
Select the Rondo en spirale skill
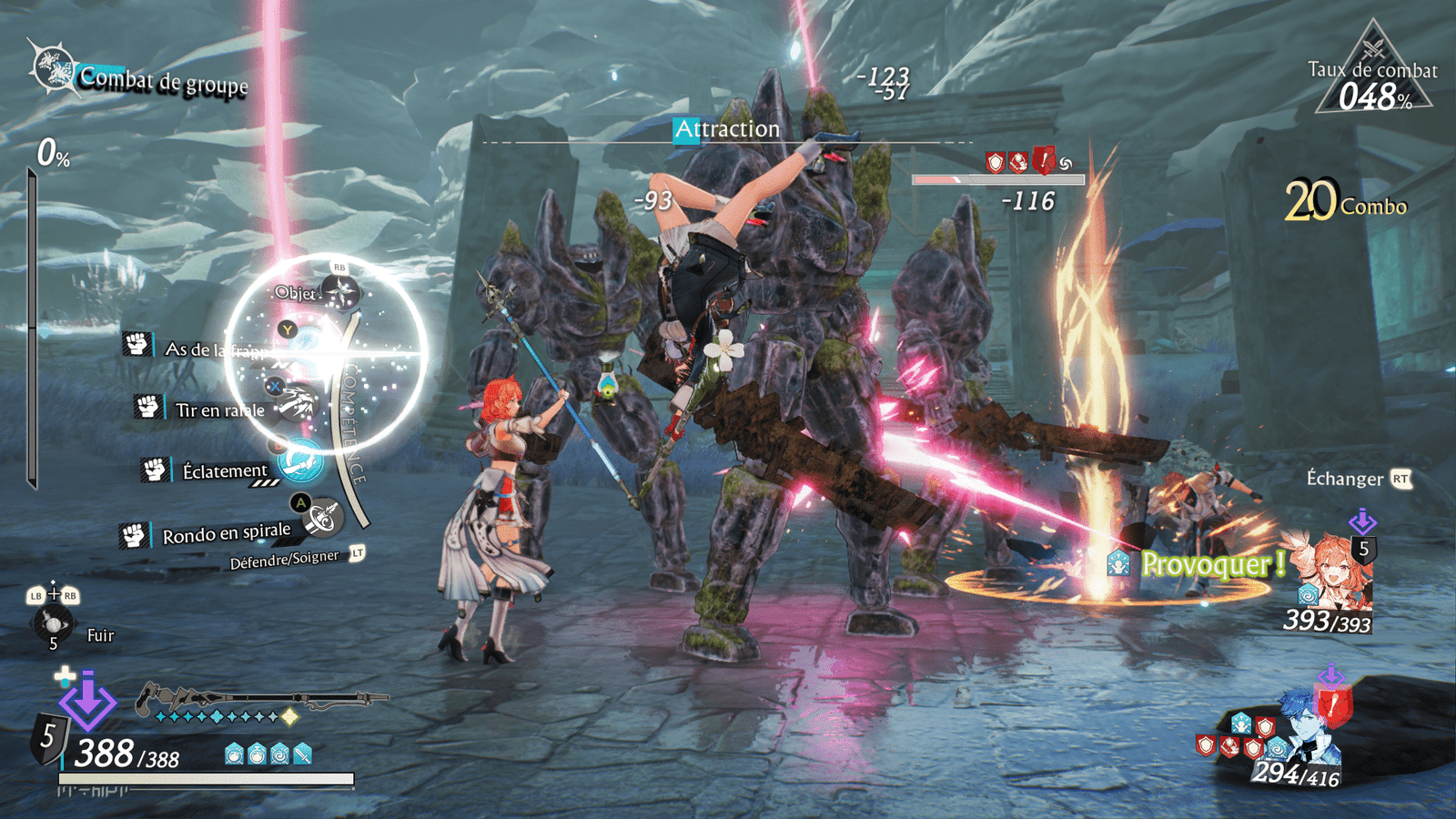[x=227, y=534]
